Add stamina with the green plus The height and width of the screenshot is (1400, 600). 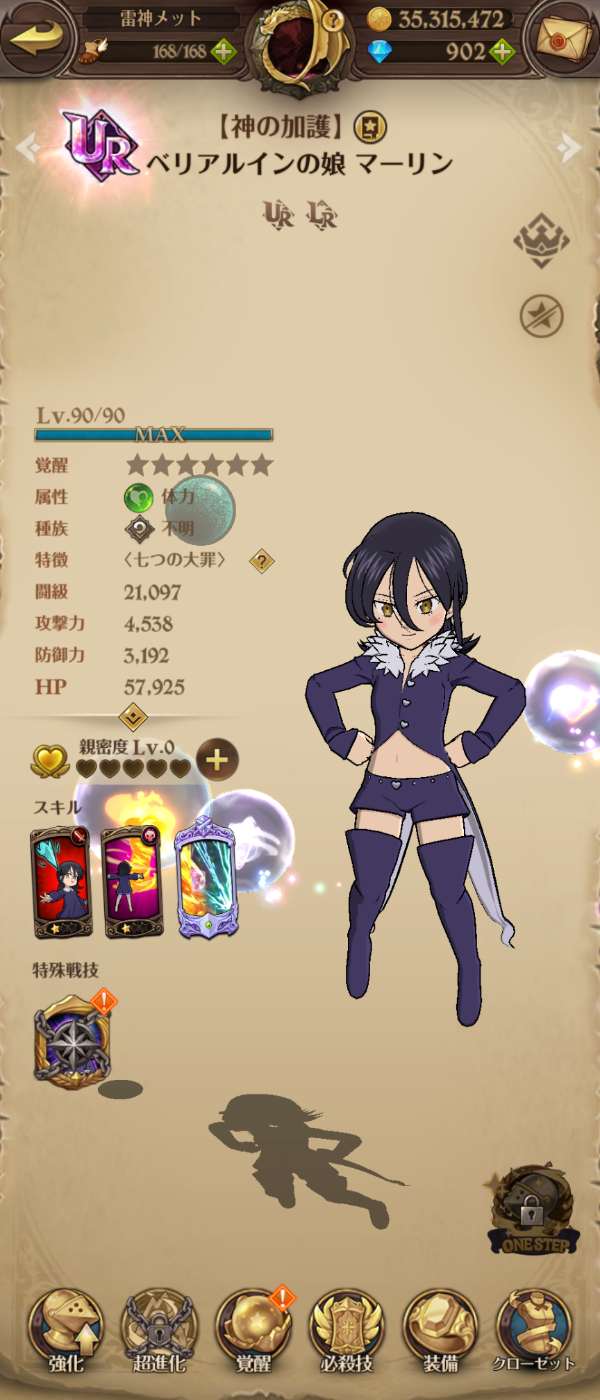pyautogui.click(x=224, y=51)
